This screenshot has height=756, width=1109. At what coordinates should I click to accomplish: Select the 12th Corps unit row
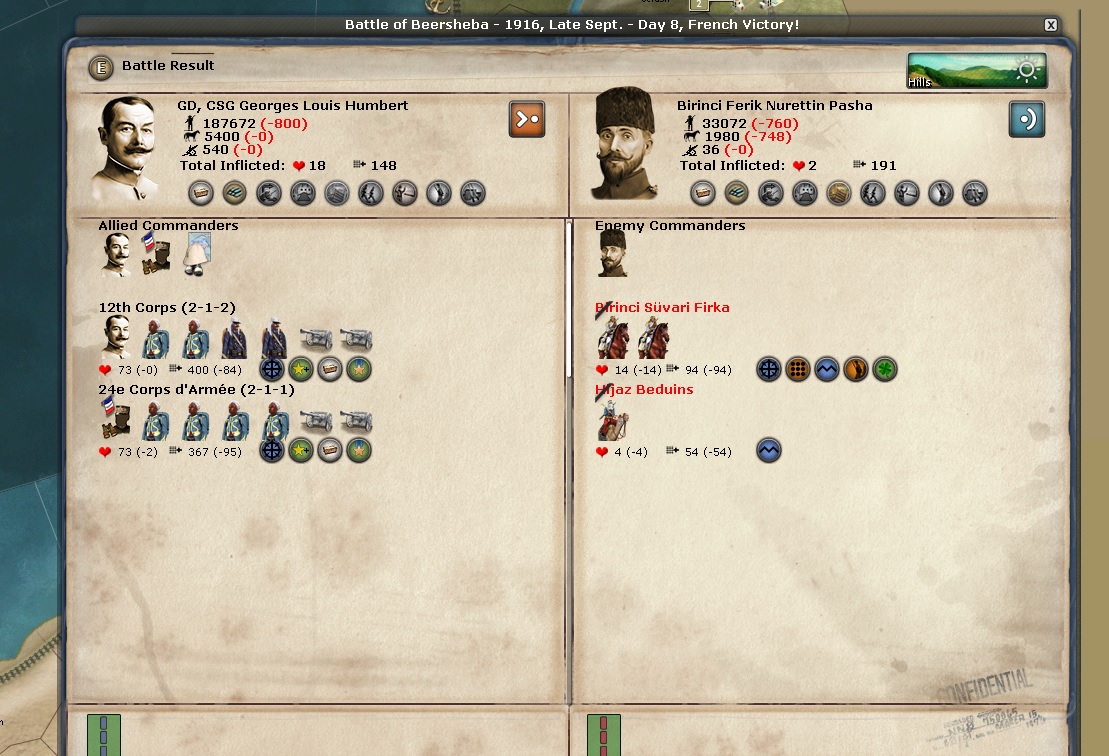pos(167,308)
